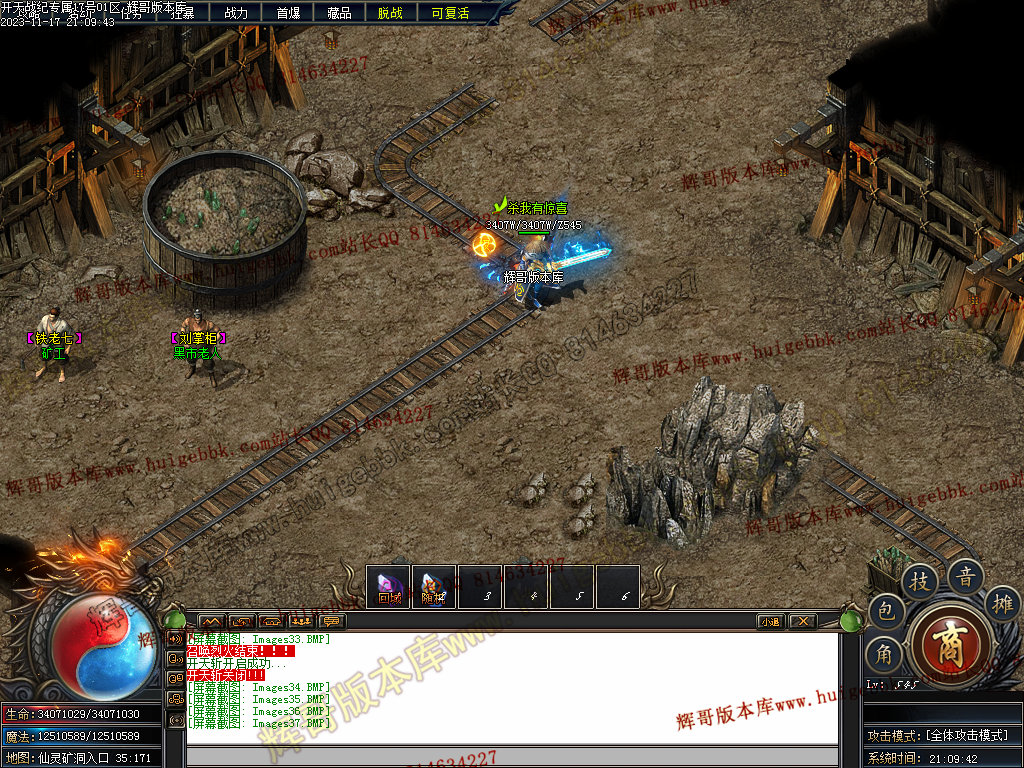Image resolution: width=1024 pixels, height=768 pixels.
Task: Use the 回城 return scroll slot
Action: [389, 587]
